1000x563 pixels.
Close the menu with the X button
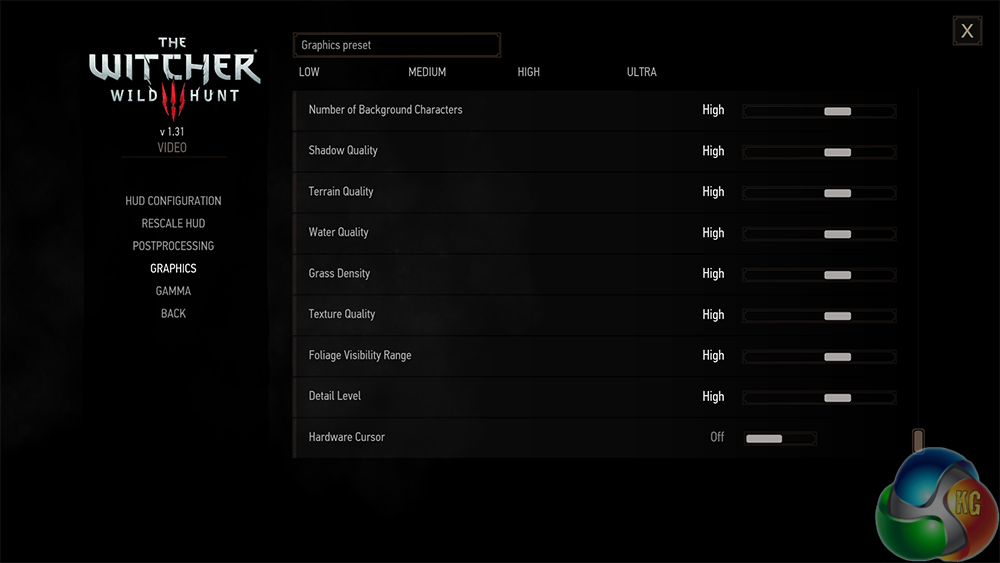pyautogui.click(x=967, y=31)
